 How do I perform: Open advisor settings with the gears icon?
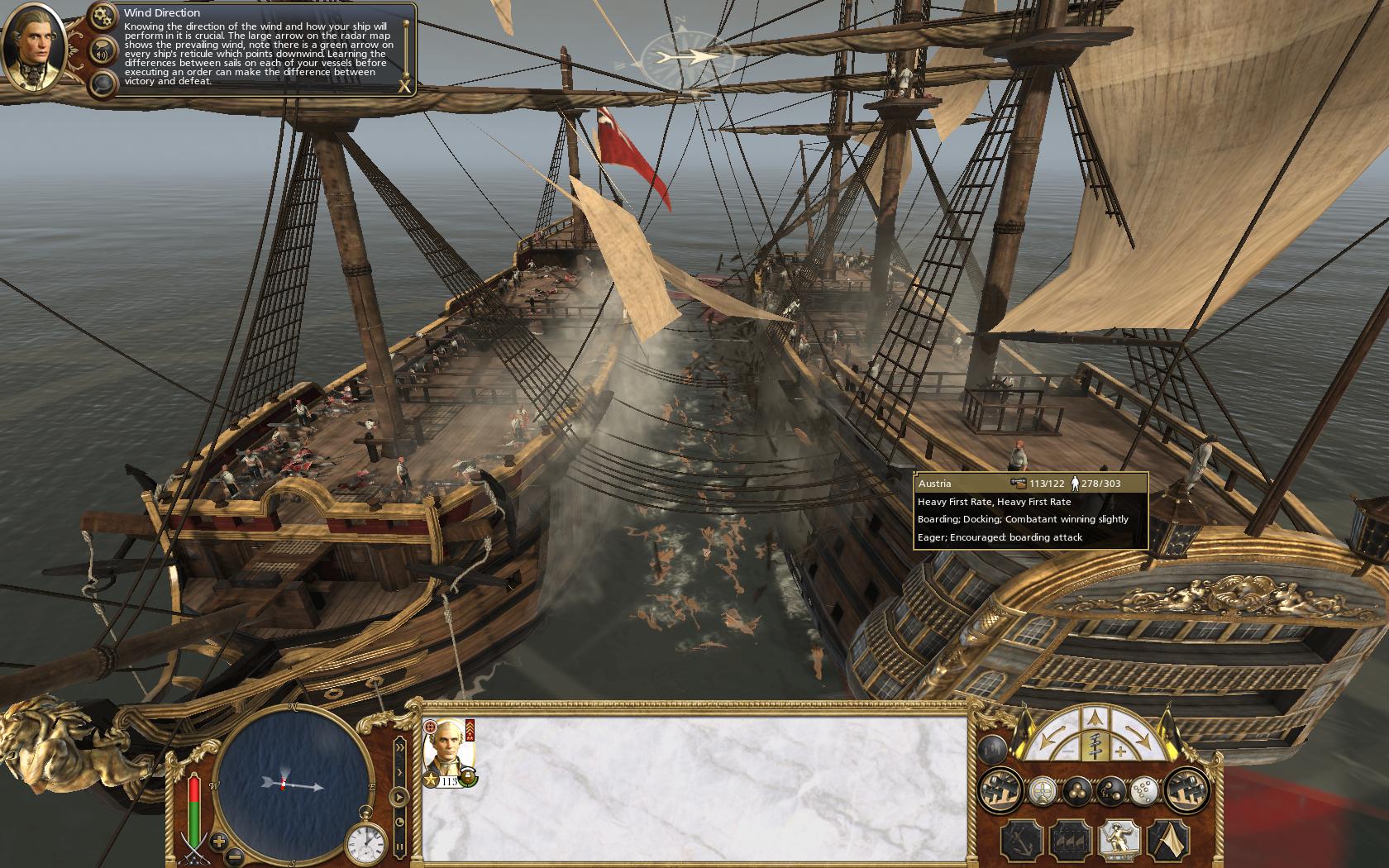(x=104, y=15)
